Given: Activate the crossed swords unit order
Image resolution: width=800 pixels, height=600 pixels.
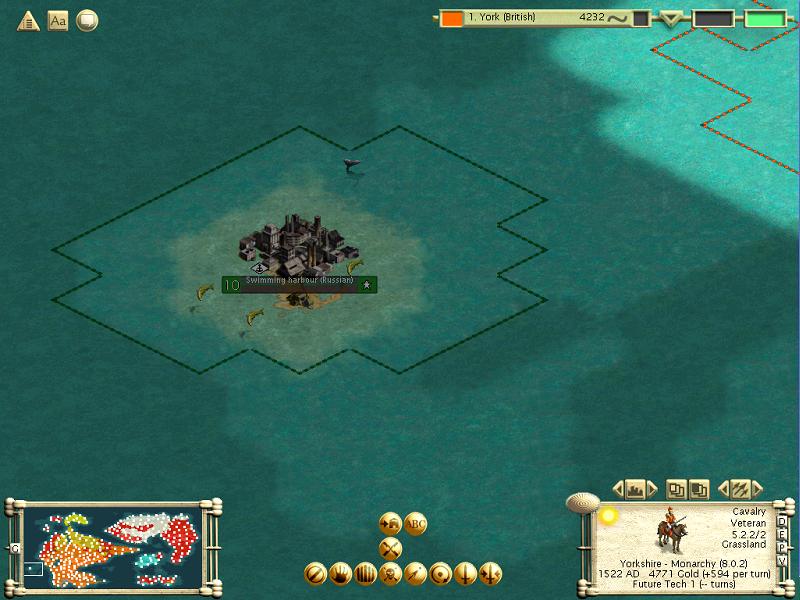Looking at the screenshot, I should point(390,548).
